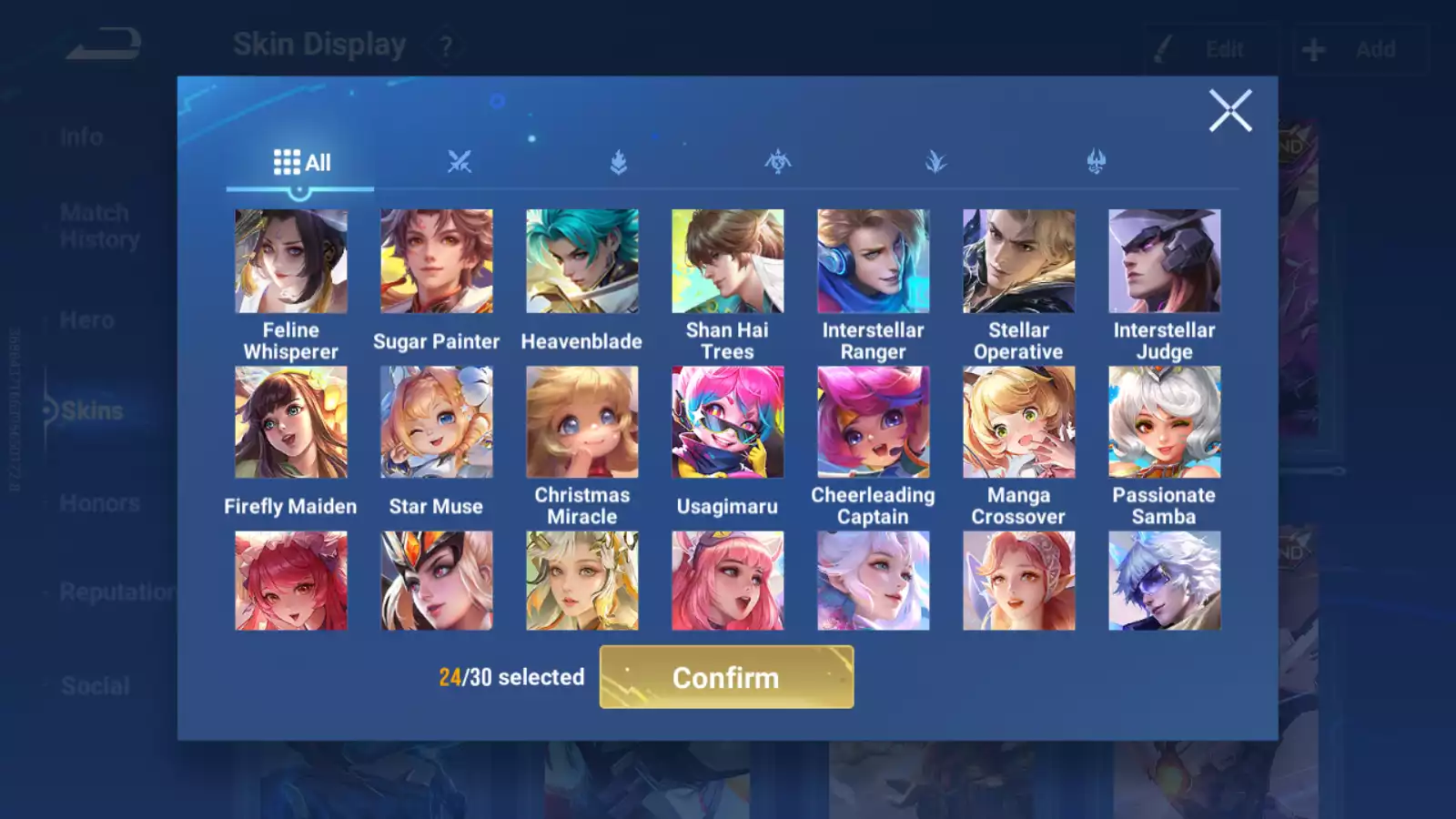Open the Social section in the sidebar
Screen dimensions: 1456x819
click(x=96, y=685)
